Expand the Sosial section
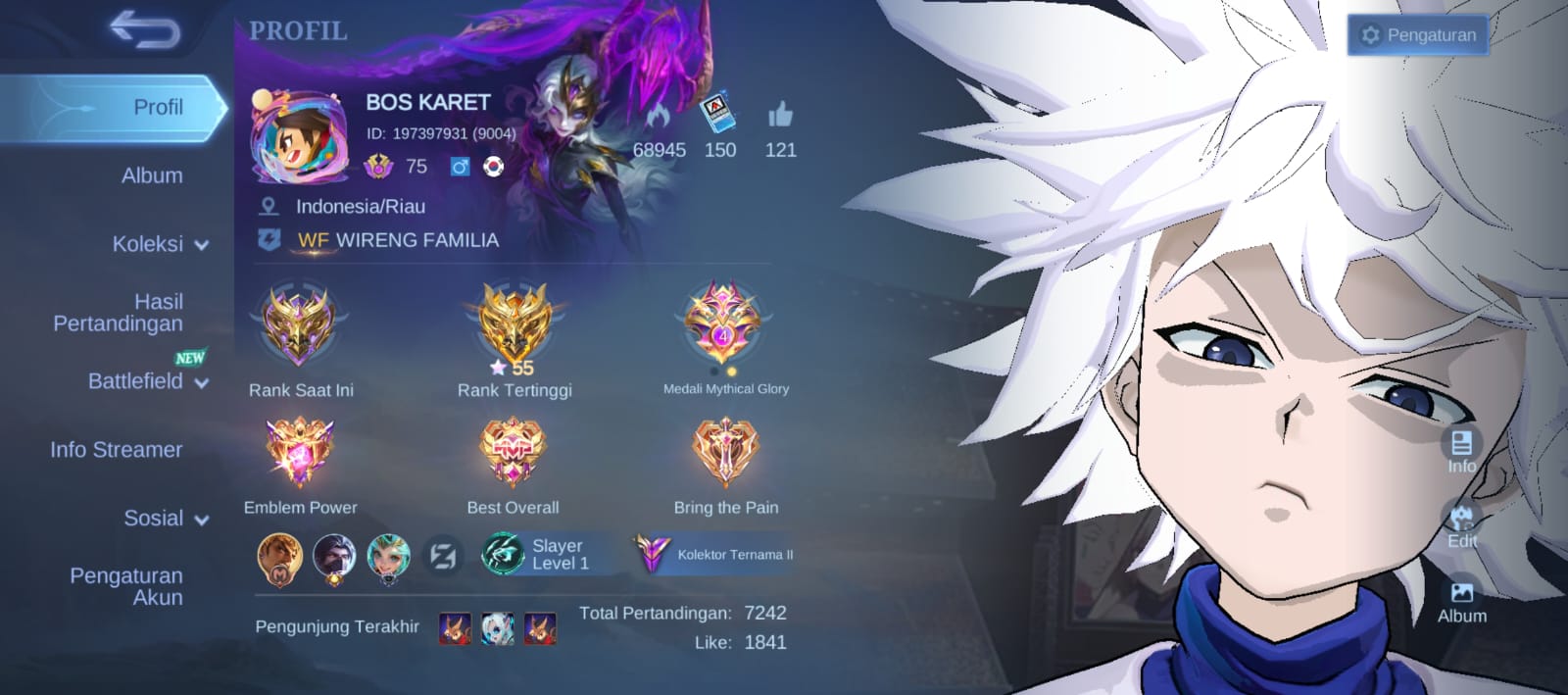This screenshot has height=695, width=1568. point(166,519)
